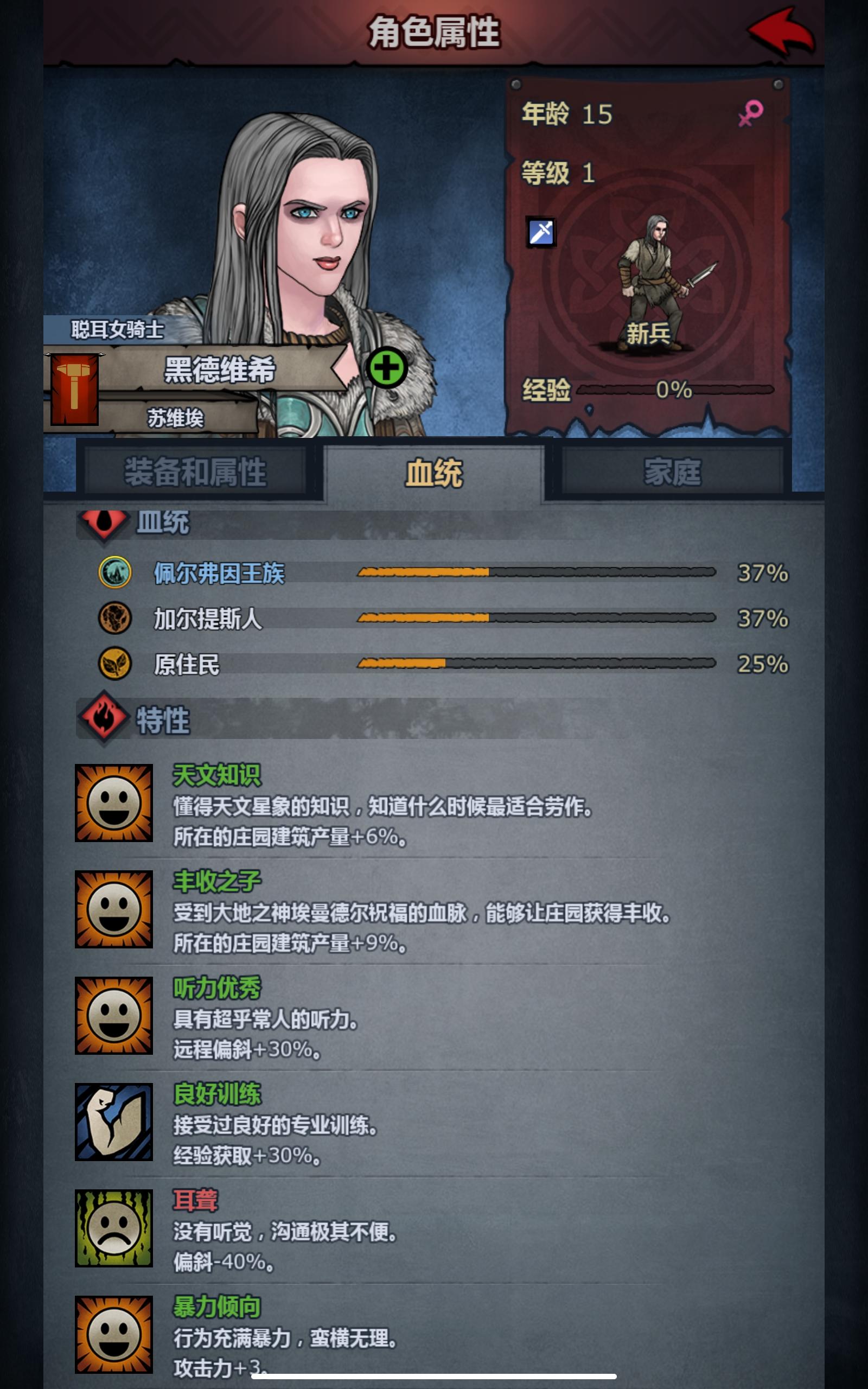Click the red back arrow

pos(780,31)
